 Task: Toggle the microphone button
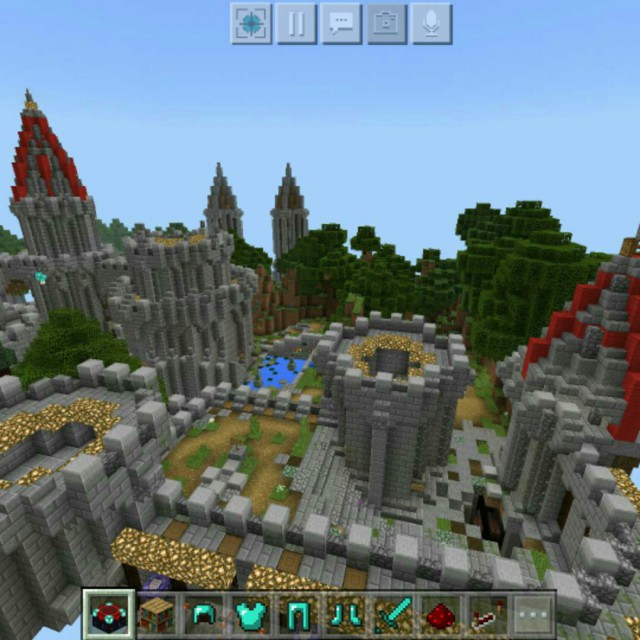(431, 24)
